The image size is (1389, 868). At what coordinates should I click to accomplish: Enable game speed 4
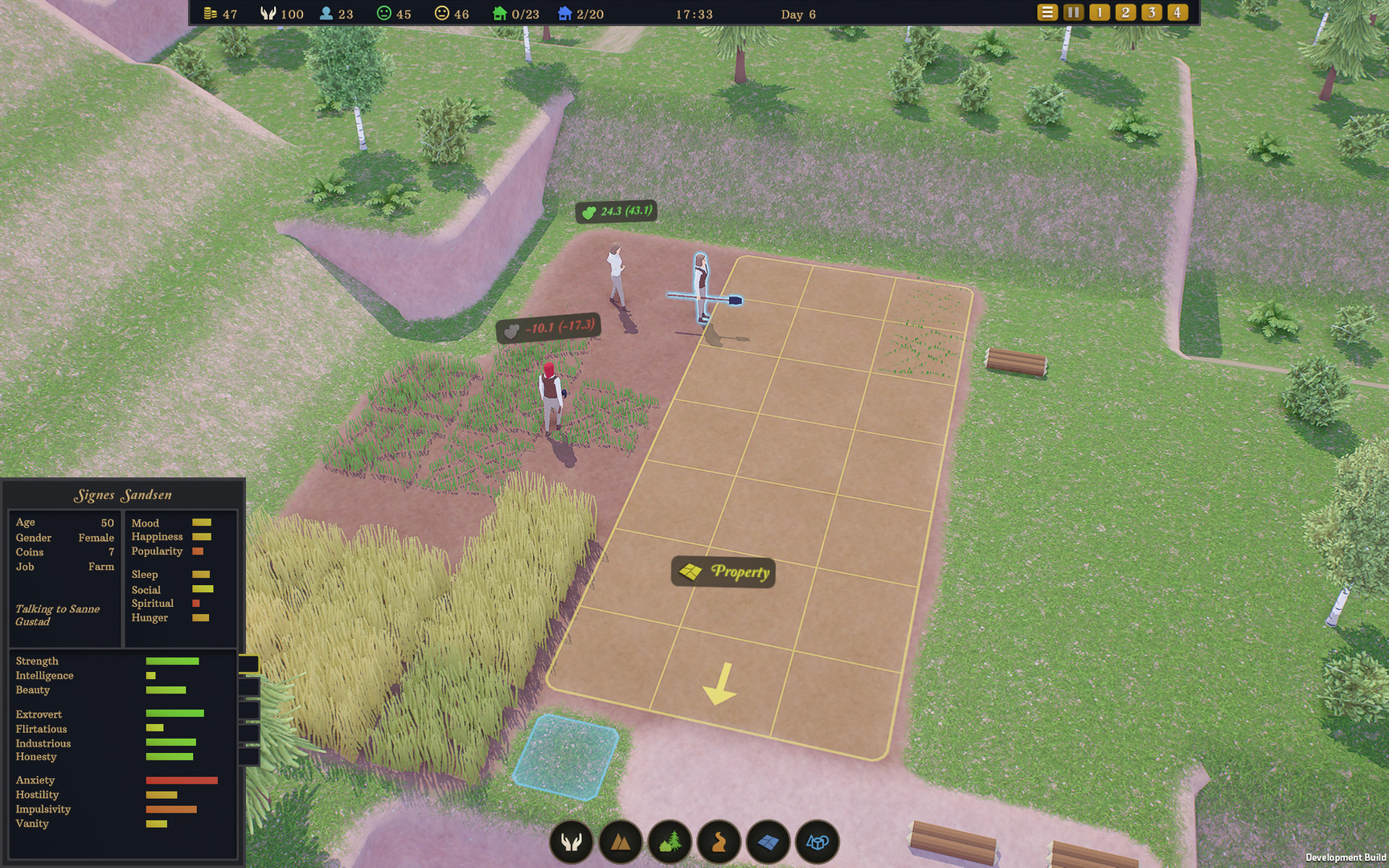[x=1176, y=12]
